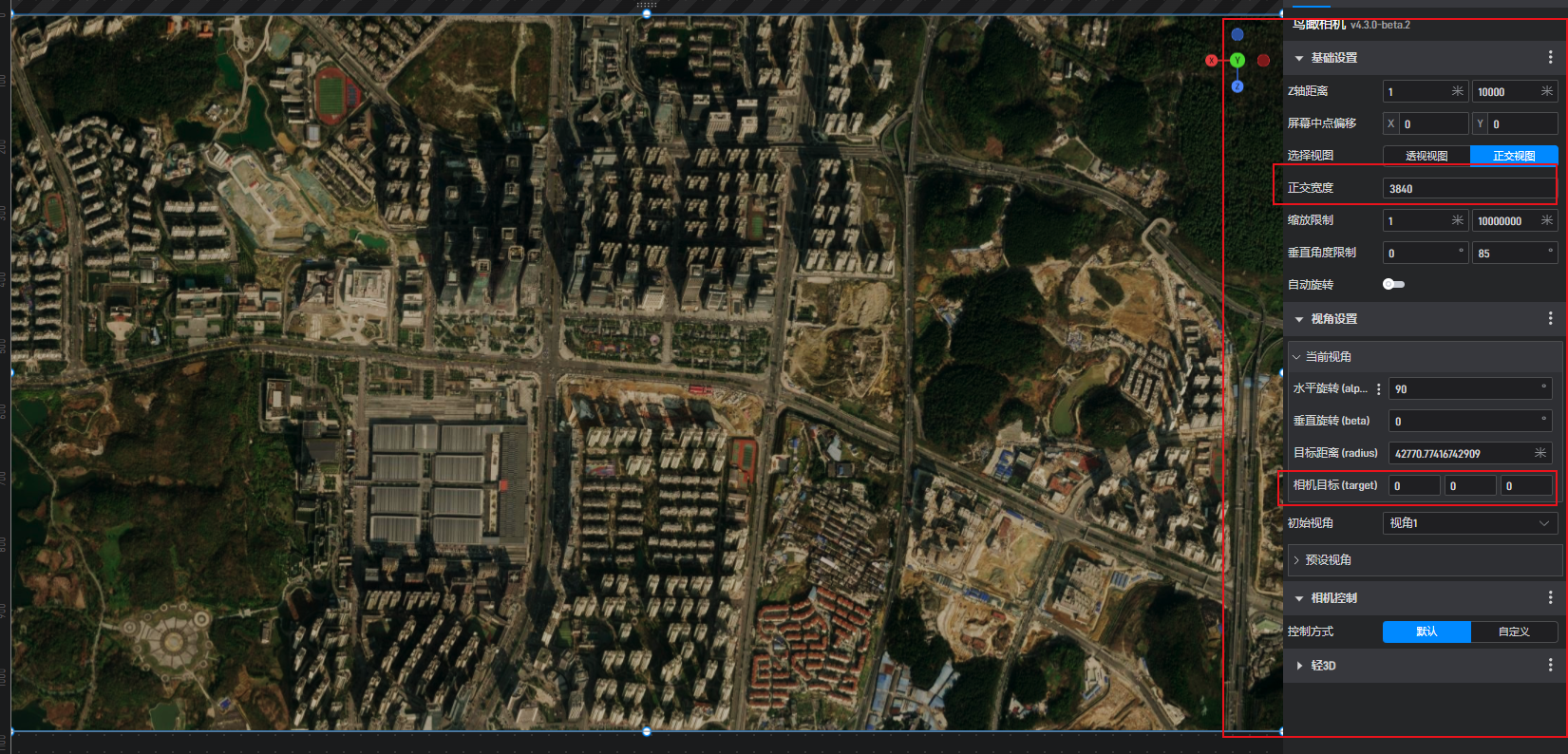Viewport: 1568px width, 754px height.
Task: Edit the 目标距离 radius value field
Action: tap(1461, 454)
